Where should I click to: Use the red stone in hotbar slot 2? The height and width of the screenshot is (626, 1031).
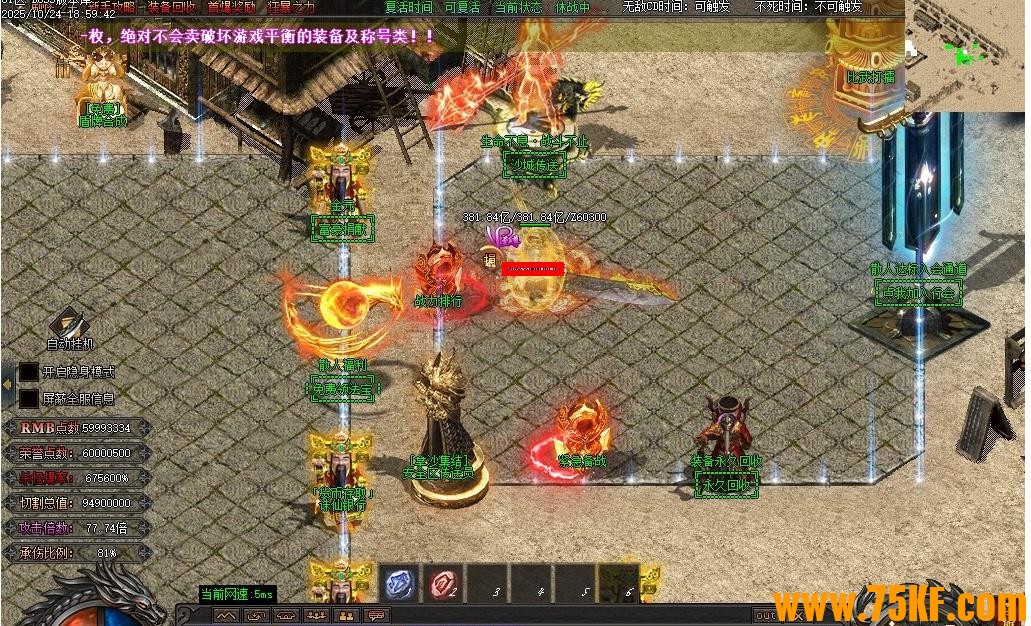444,583
